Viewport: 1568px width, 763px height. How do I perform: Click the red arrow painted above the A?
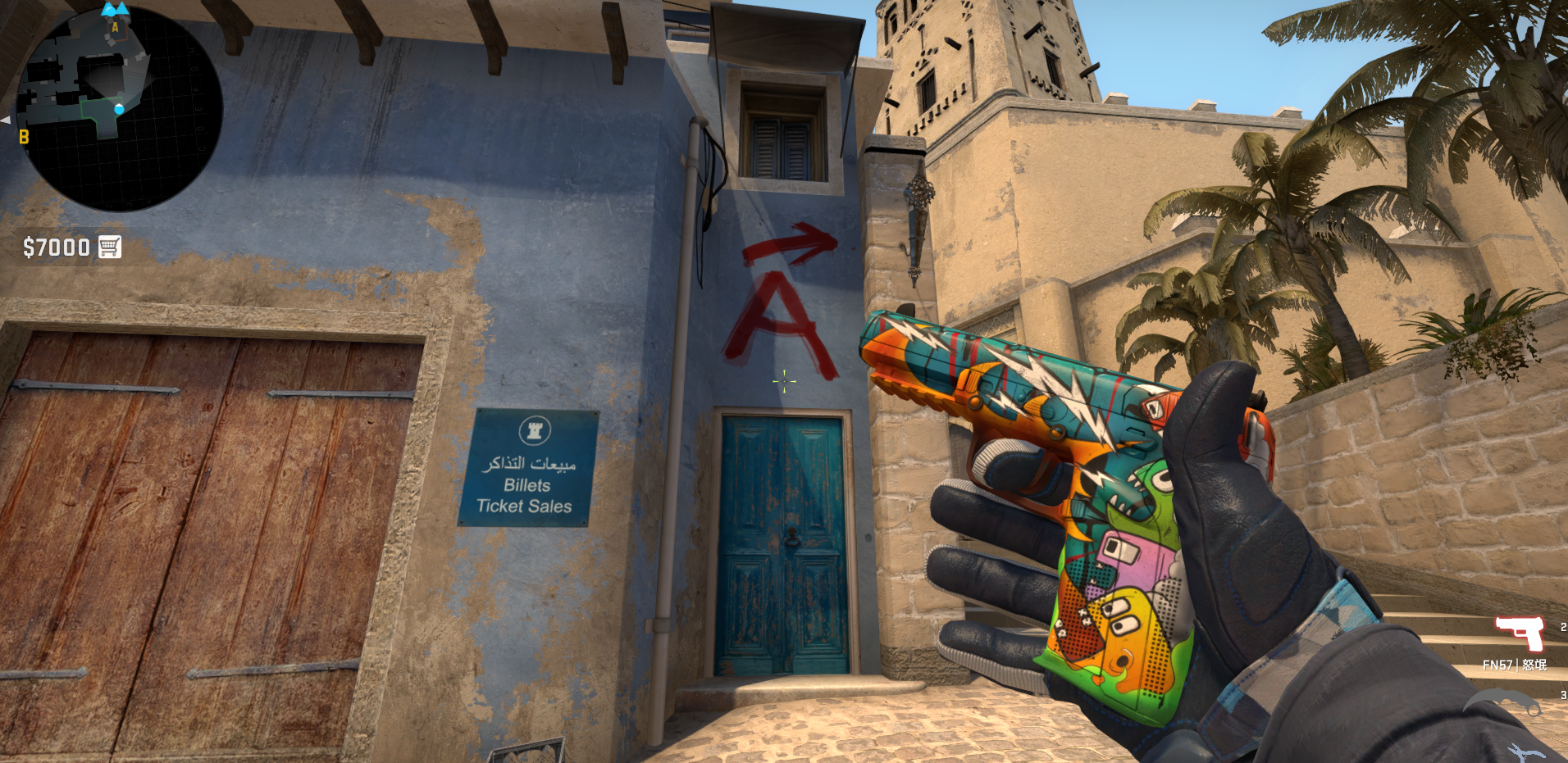point(789,246)
